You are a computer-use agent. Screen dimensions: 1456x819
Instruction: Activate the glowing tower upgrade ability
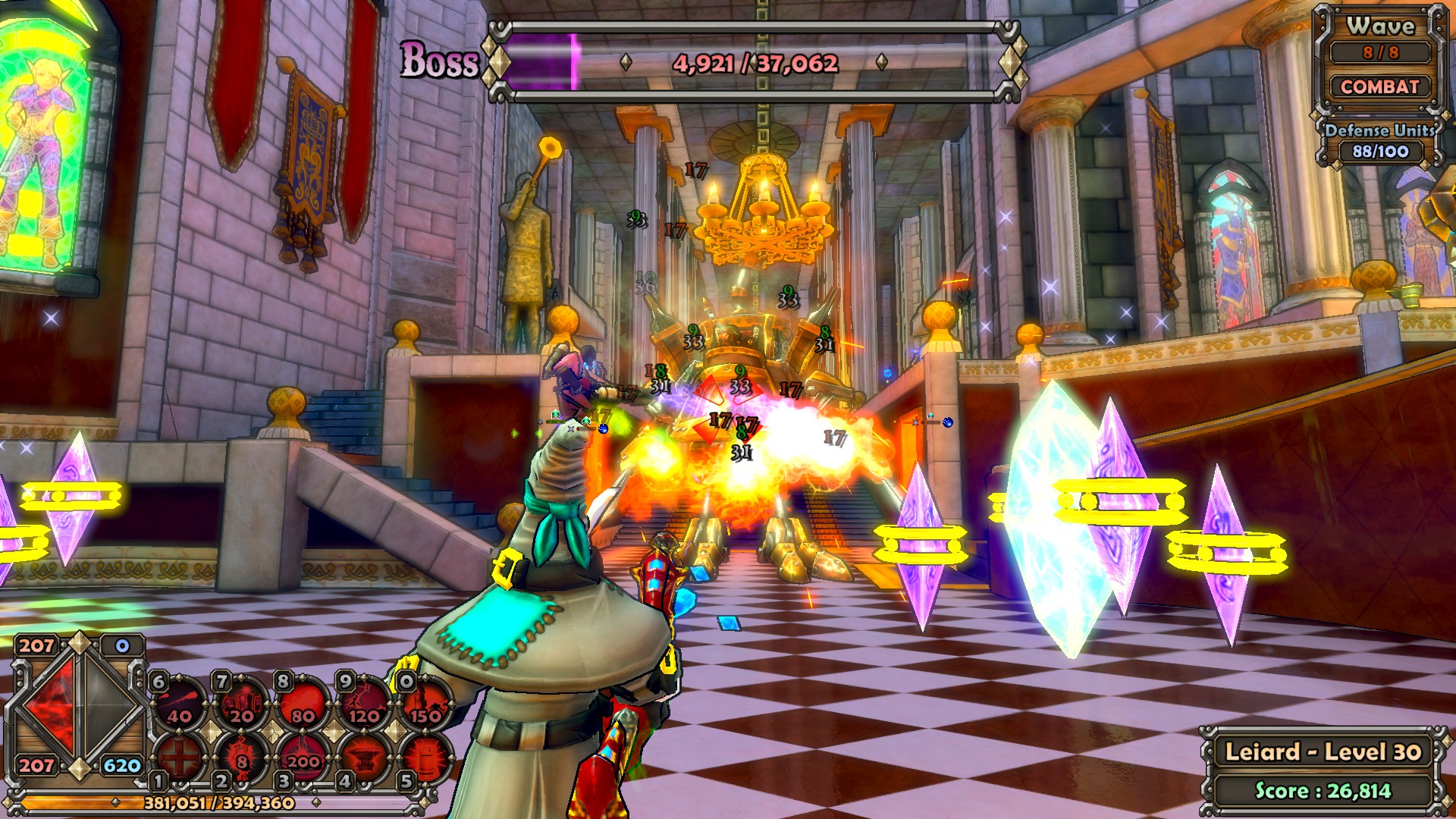click(425, 755)
